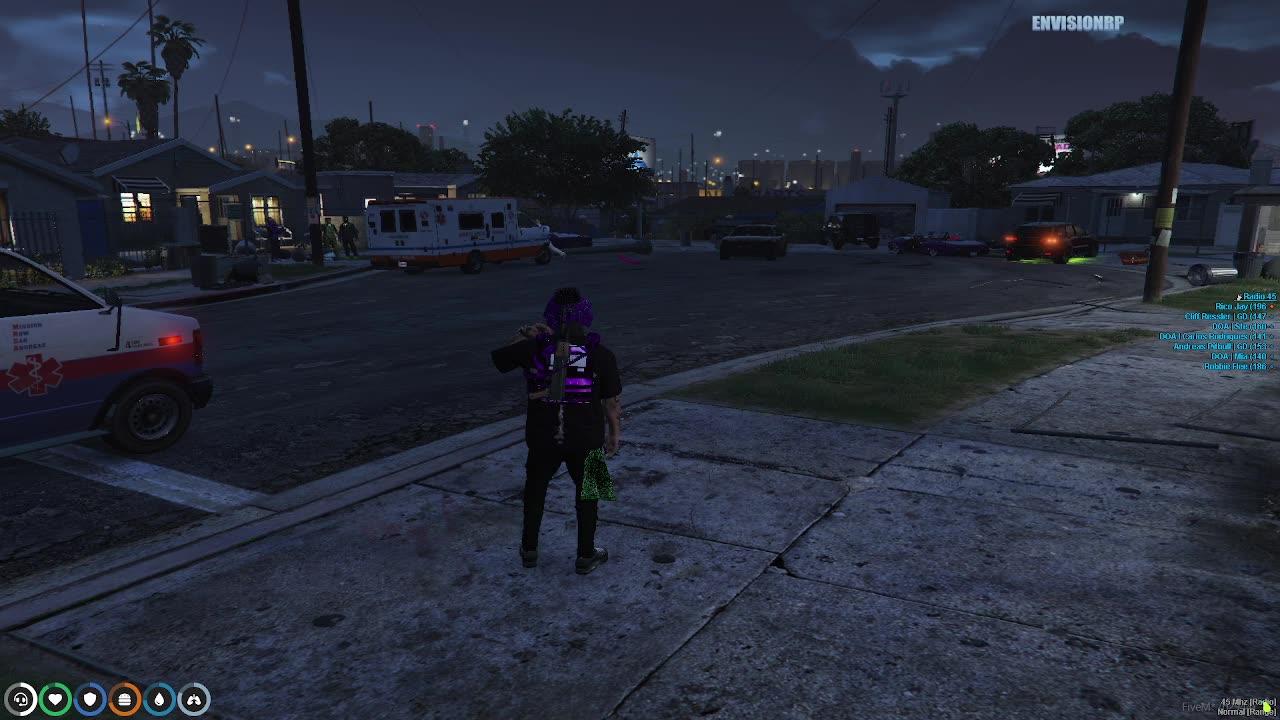Click the water drop thirst icon
The image size is (1280, 720).
157,700
